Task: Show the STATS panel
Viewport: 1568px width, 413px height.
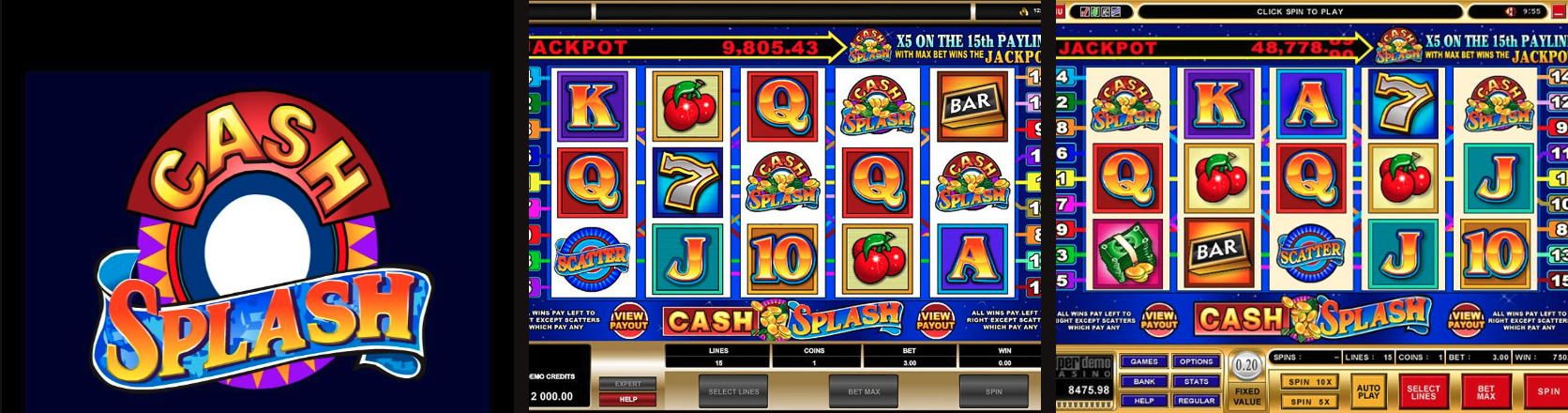Action: pyautogui.click(x=1197, y=381)
